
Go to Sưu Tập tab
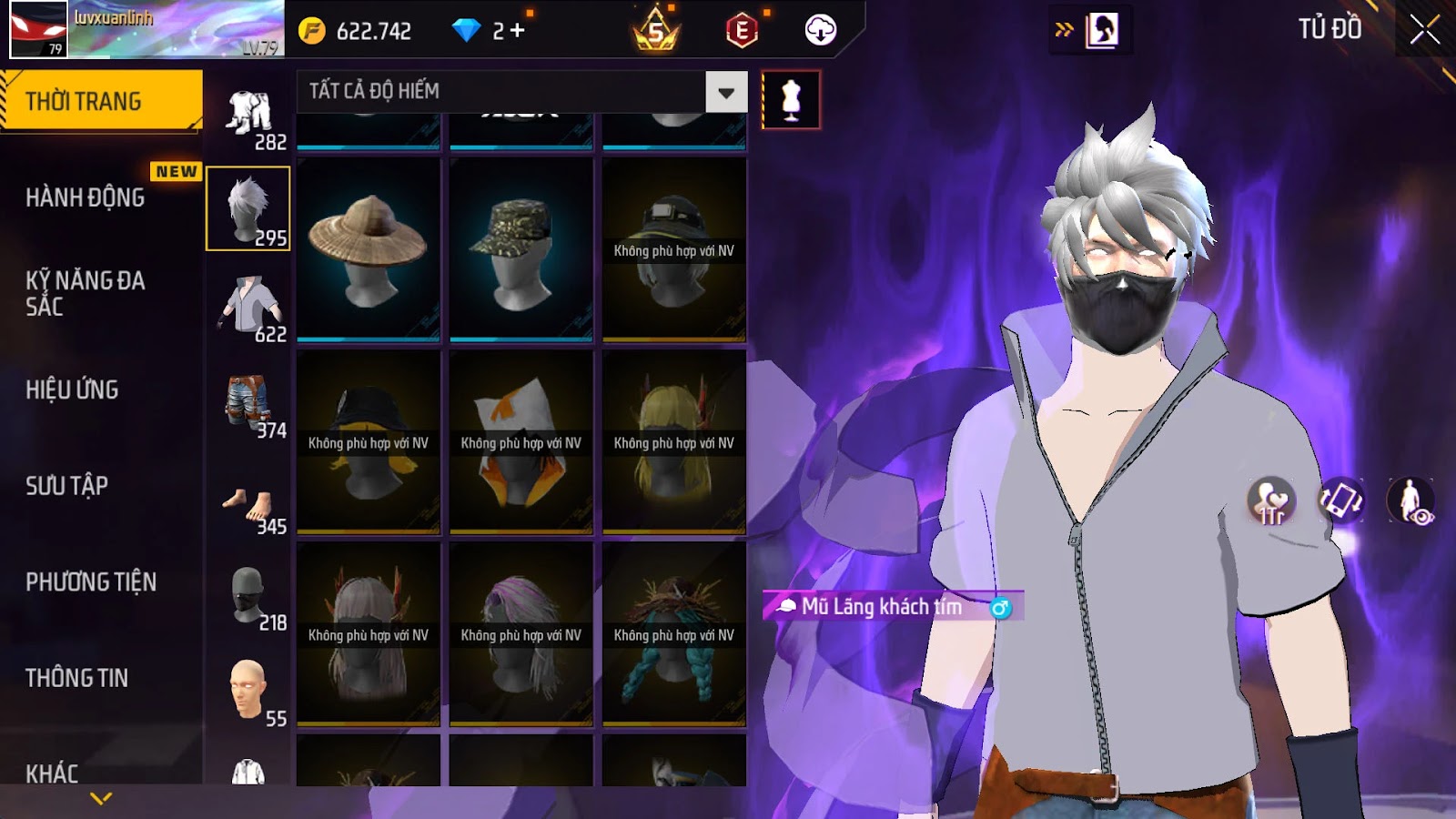pyautogui.click(x=66, y=486)
